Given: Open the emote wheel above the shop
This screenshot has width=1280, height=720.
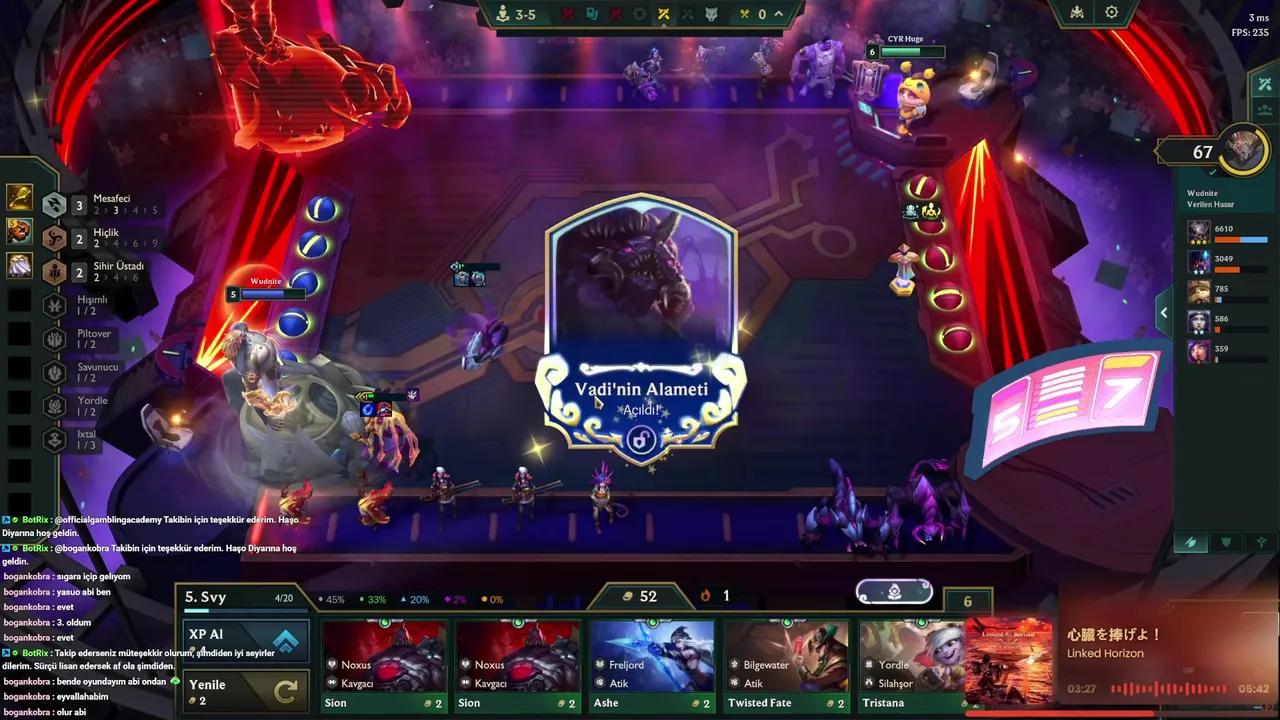Looking at the screenshot, I should click(893, 591).
